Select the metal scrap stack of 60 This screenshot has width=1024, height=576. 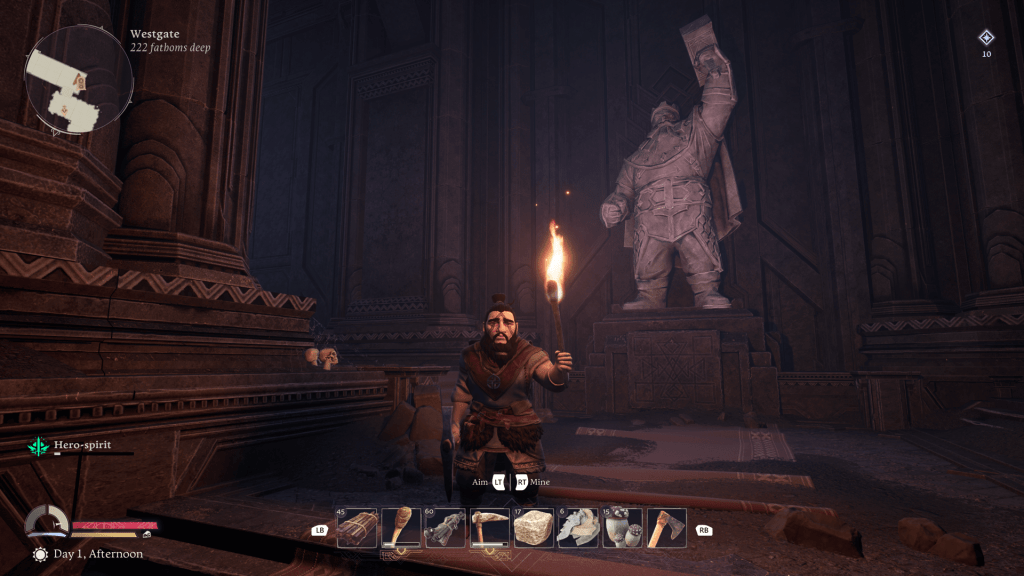pos(445,528)
